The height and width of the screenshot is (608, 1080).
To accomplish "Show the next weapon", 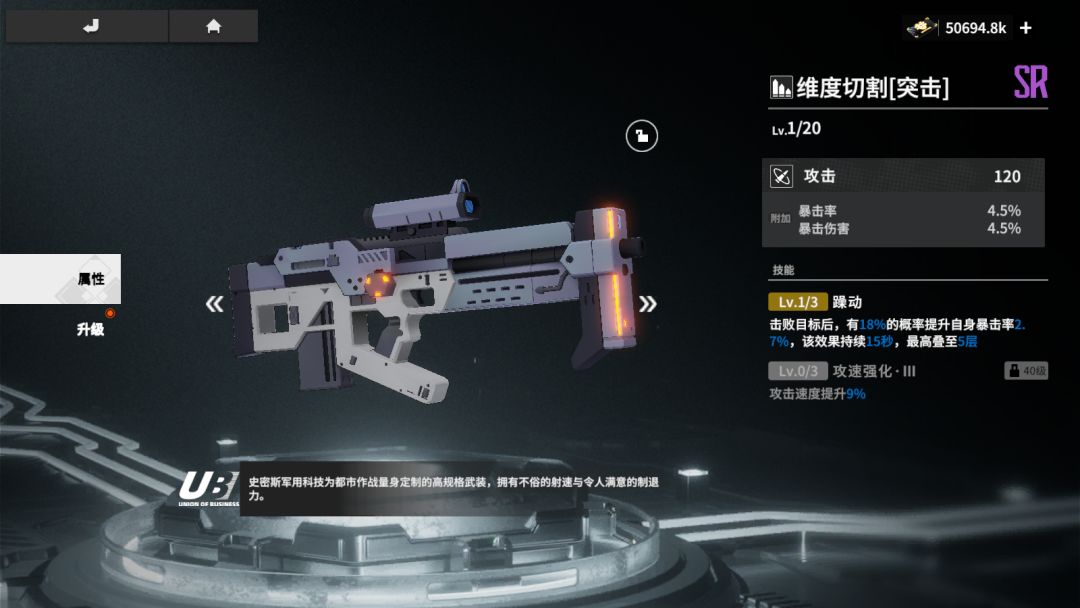I will point(648,304).
